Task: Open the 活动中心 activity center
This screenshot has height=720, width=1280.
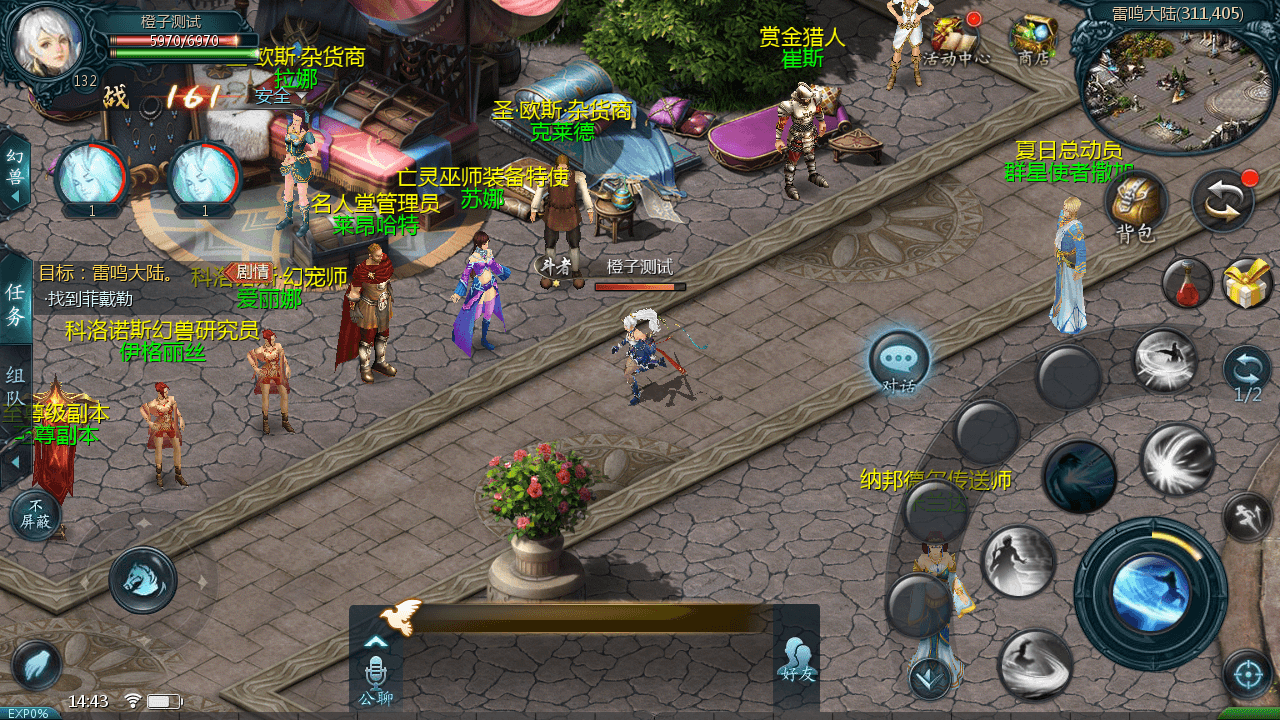Action: pos(954,38)
